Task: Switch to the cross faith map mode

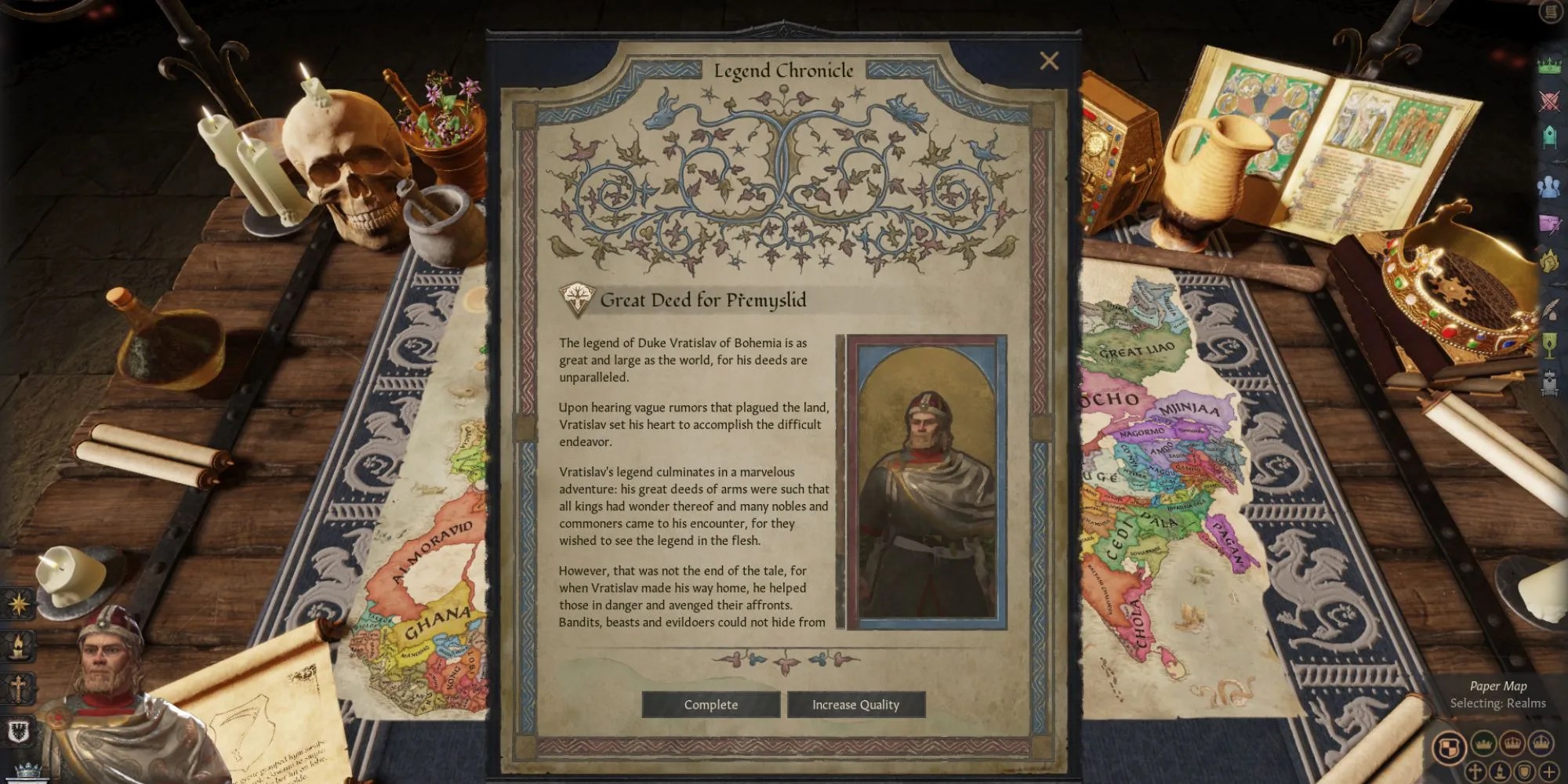Action: [x=1475, y=771]
